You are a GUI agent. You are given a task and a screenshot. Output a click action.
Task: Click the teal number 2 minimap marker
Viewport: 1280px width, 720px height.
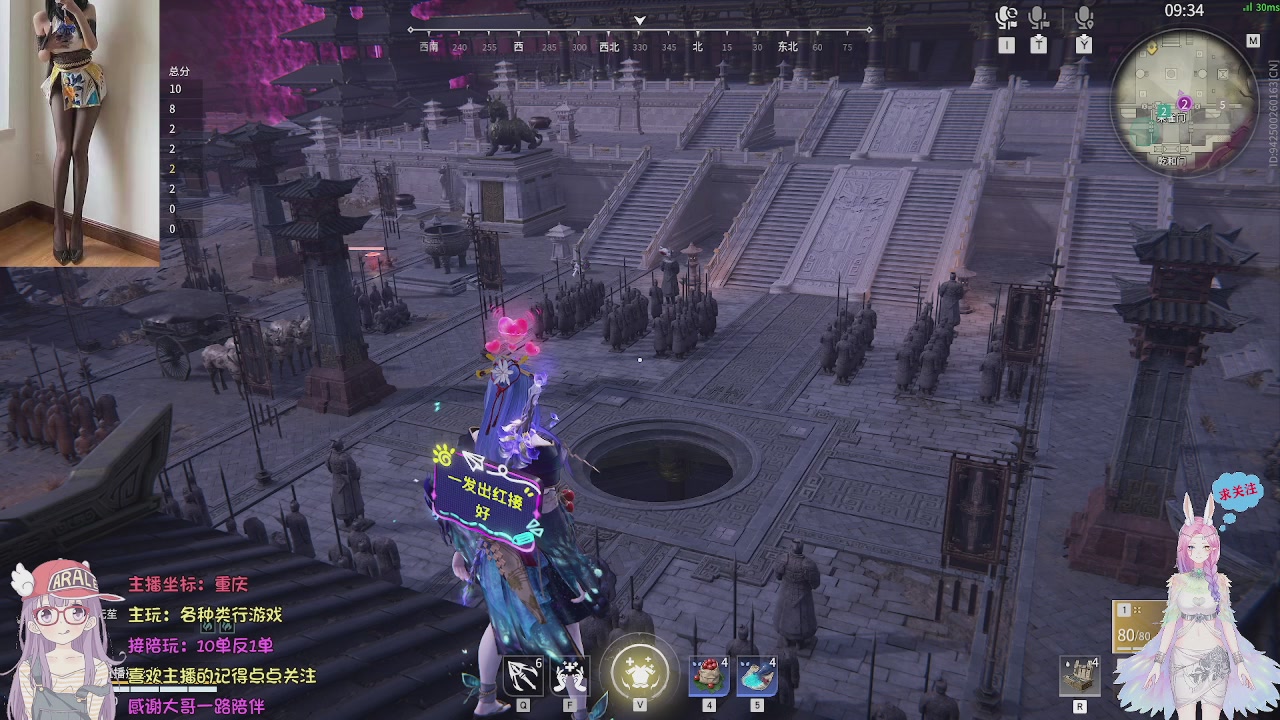point(1164,111)
